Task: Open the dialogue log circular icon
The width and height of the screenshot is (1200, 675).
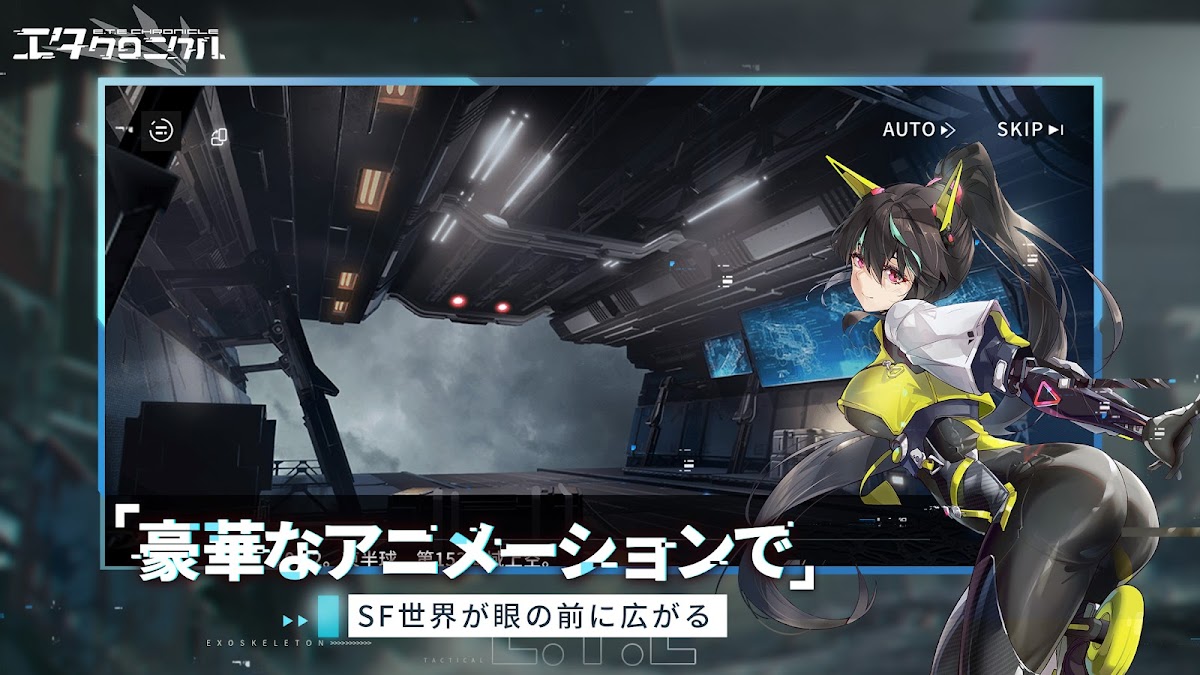Action: (160, 130)
